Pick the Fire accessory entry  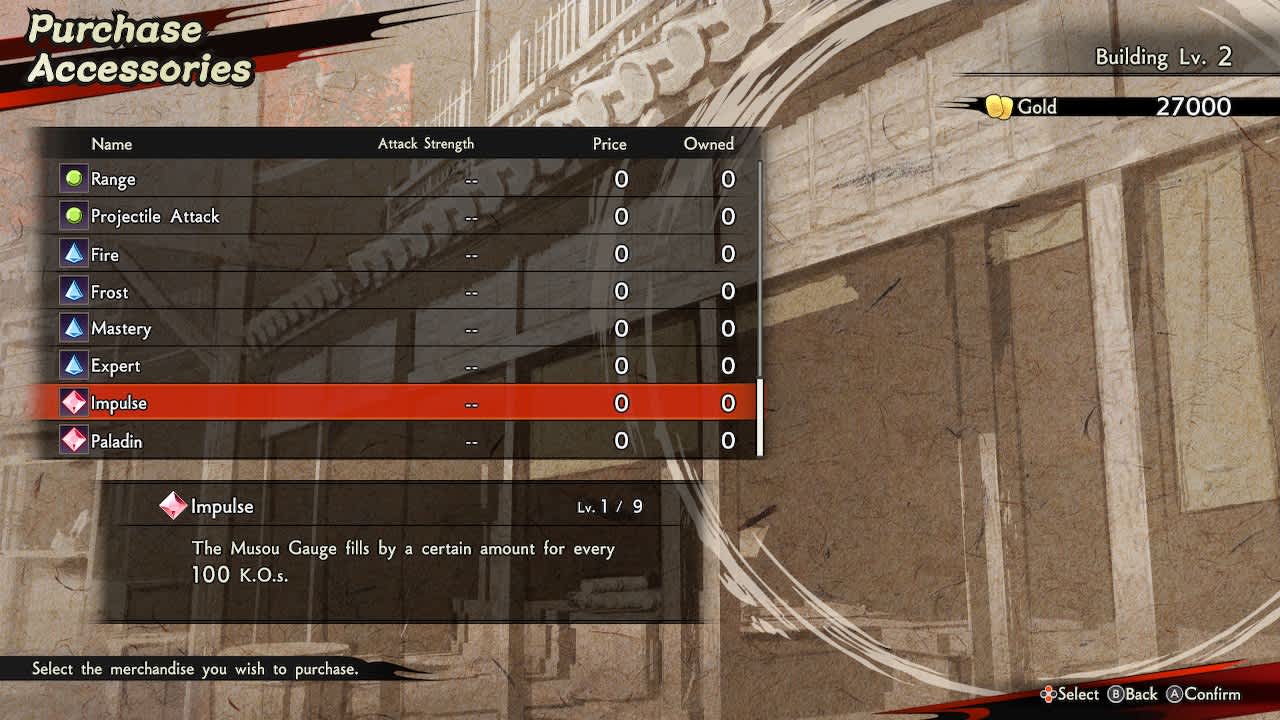(x=400, y=254)
